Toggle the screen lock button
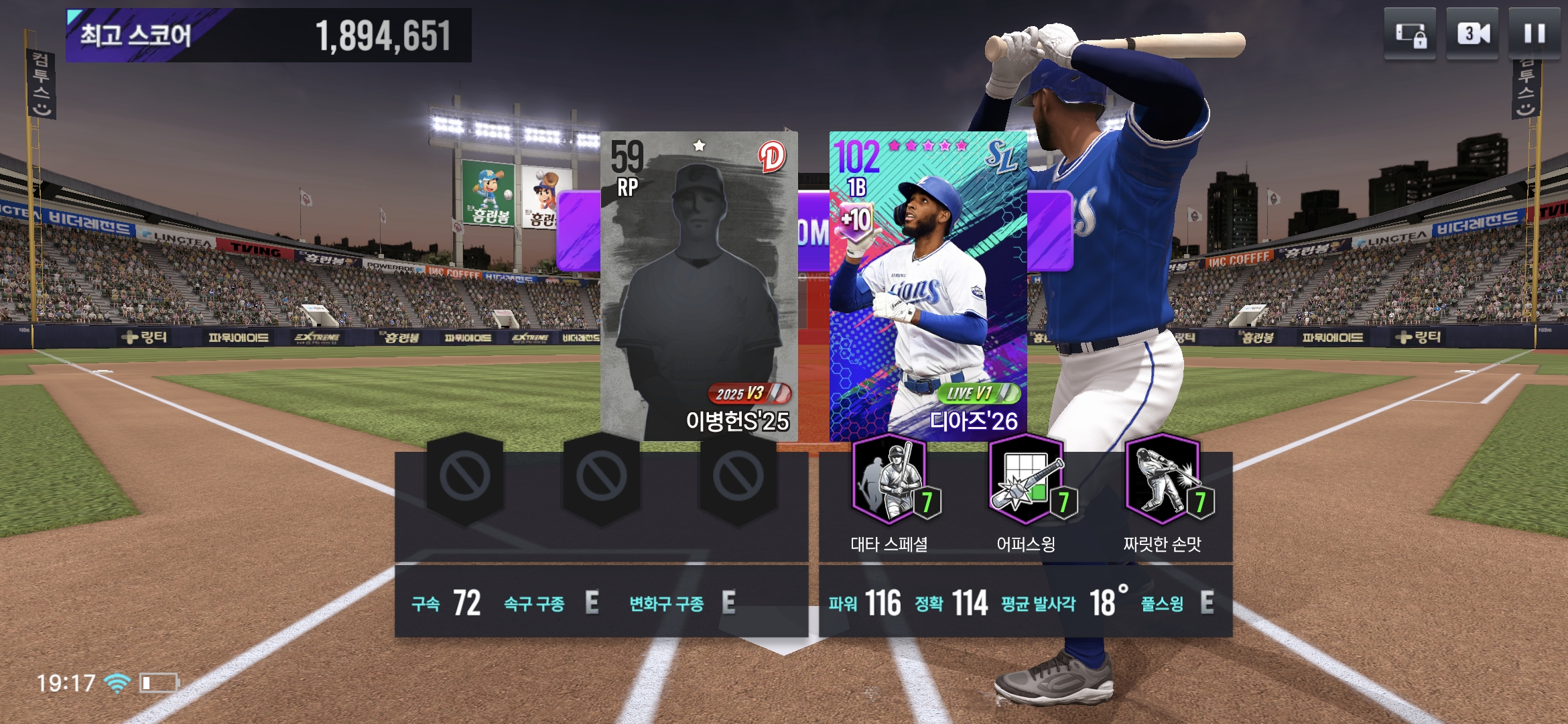The width and height of the screenshot is (1568, 724). [x=1410, y=34]
